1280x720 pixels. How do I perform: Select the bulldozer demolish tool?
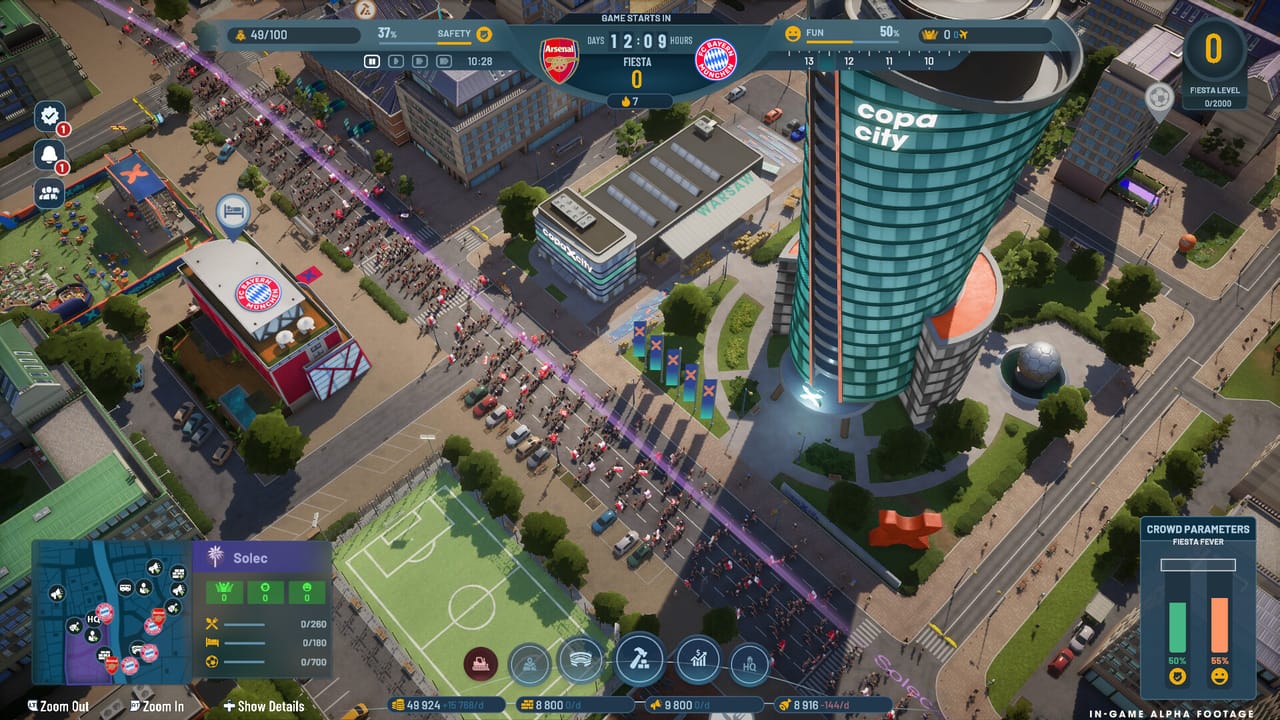[x=480, y=661]
